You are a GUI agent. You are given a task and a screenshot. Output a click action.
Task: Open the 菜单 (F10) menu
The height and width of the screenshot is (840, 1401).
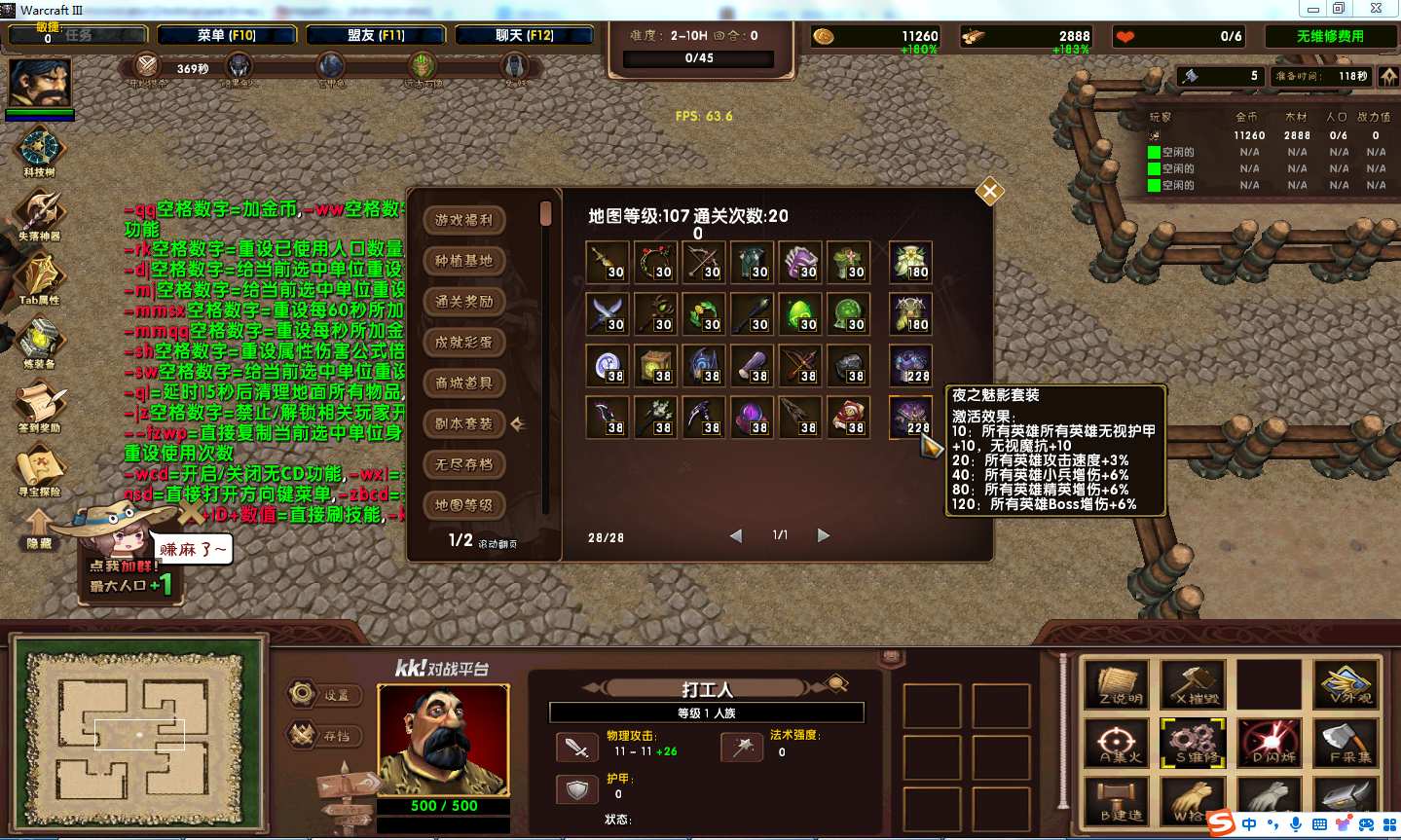227,35
